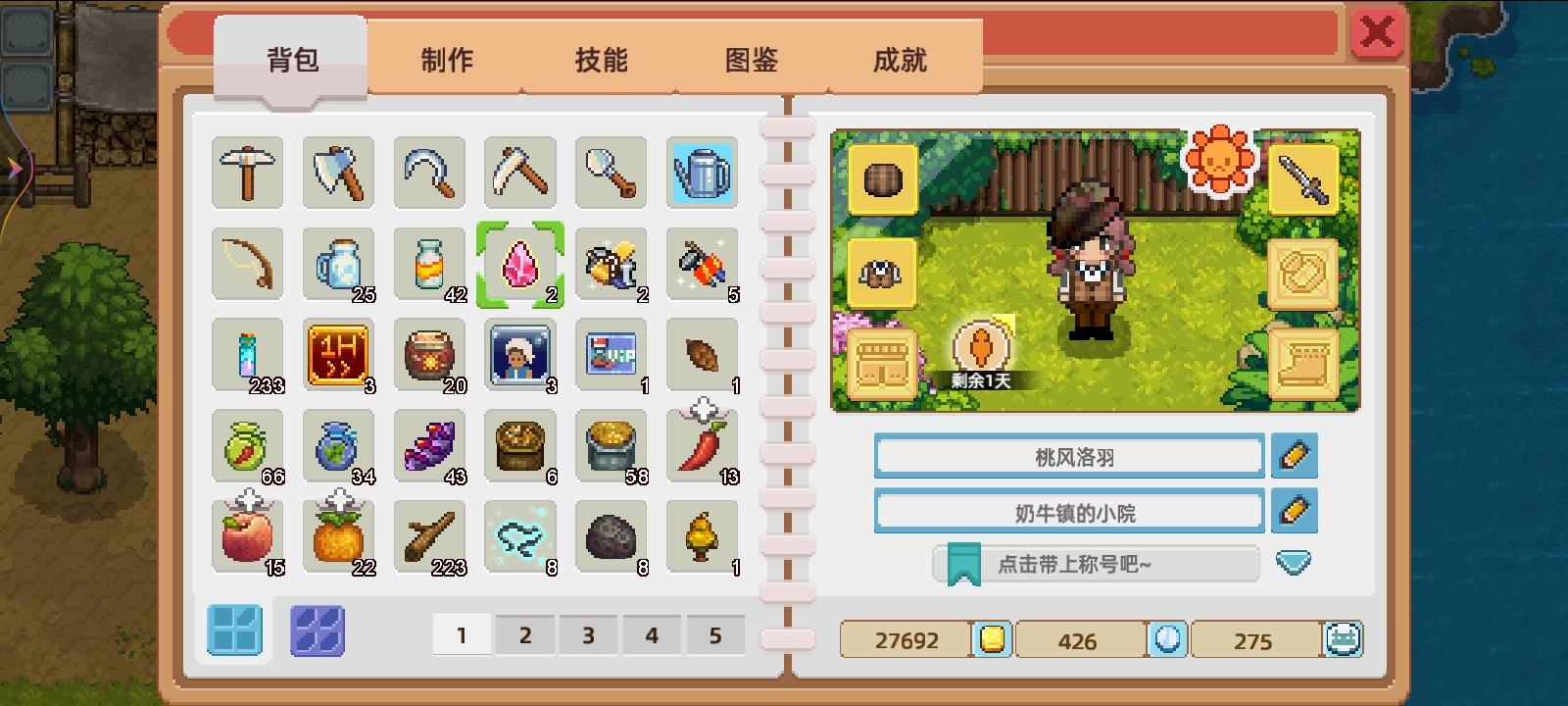Select the fishing rod item
This screenshot has height=706, width=1568.
click(247, 263)
